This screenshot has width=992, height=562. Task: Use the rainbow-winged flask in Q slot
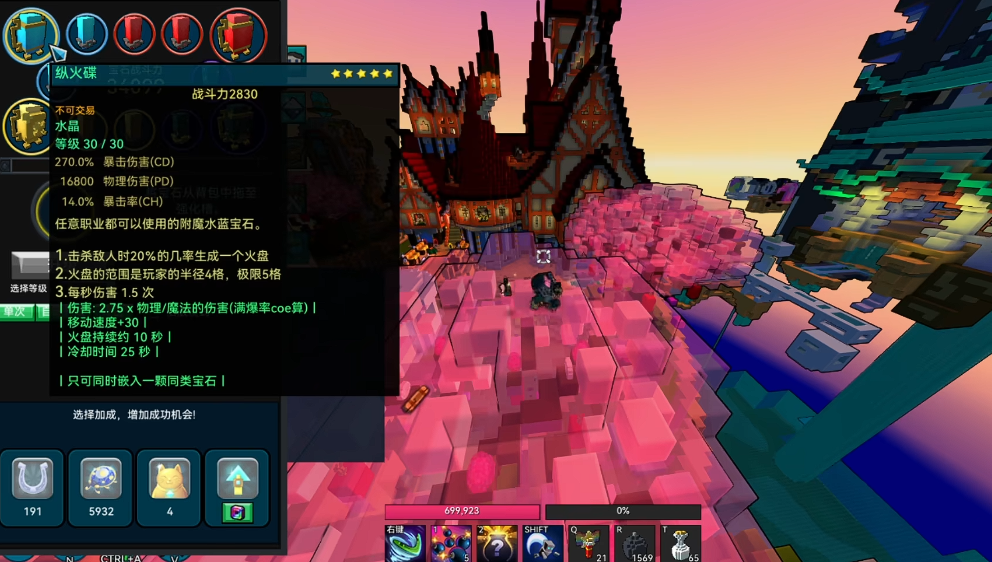[x=589, y=544]
